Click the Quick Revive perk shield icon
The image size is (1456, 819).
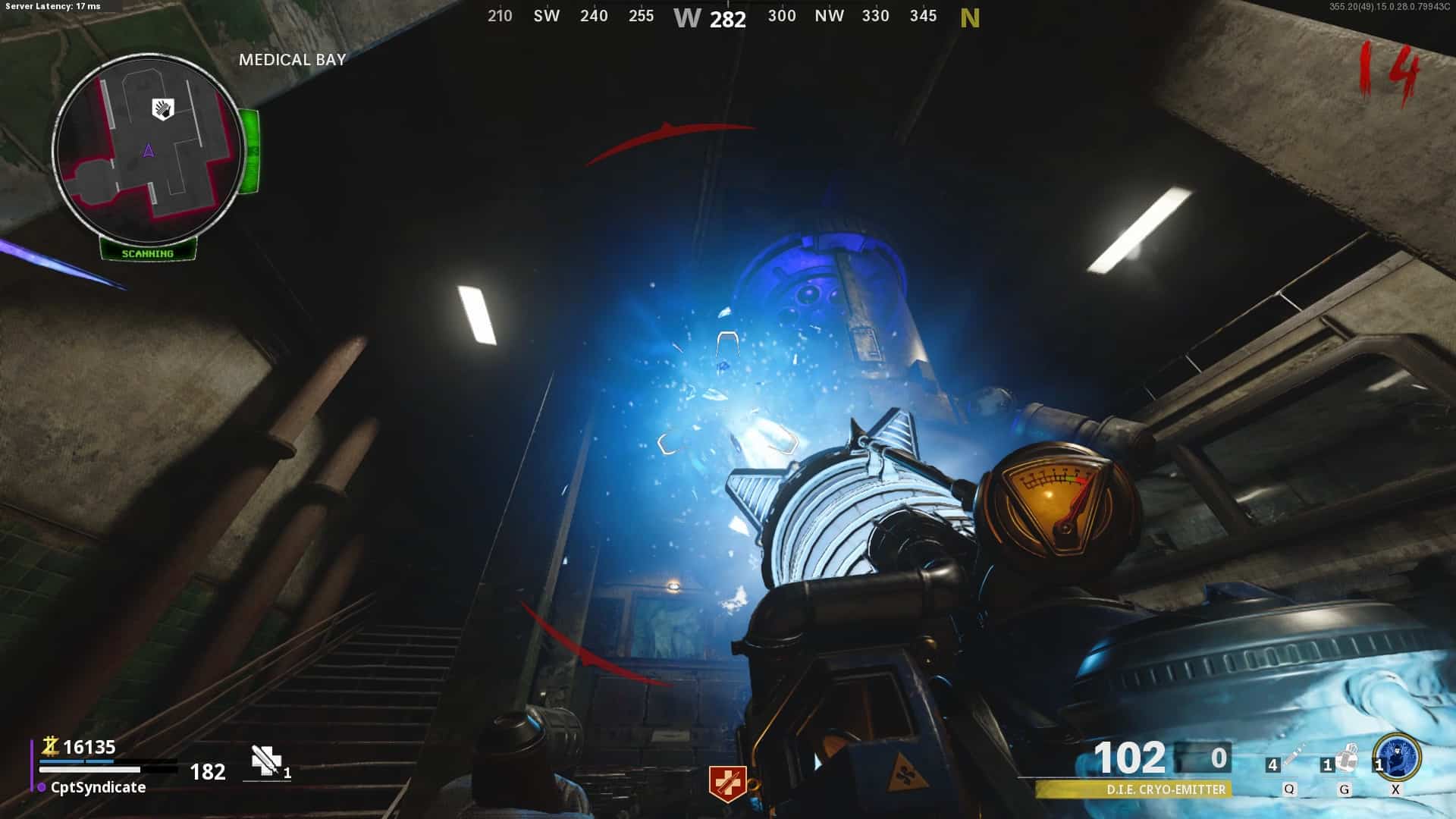click(x=726, y=783)
